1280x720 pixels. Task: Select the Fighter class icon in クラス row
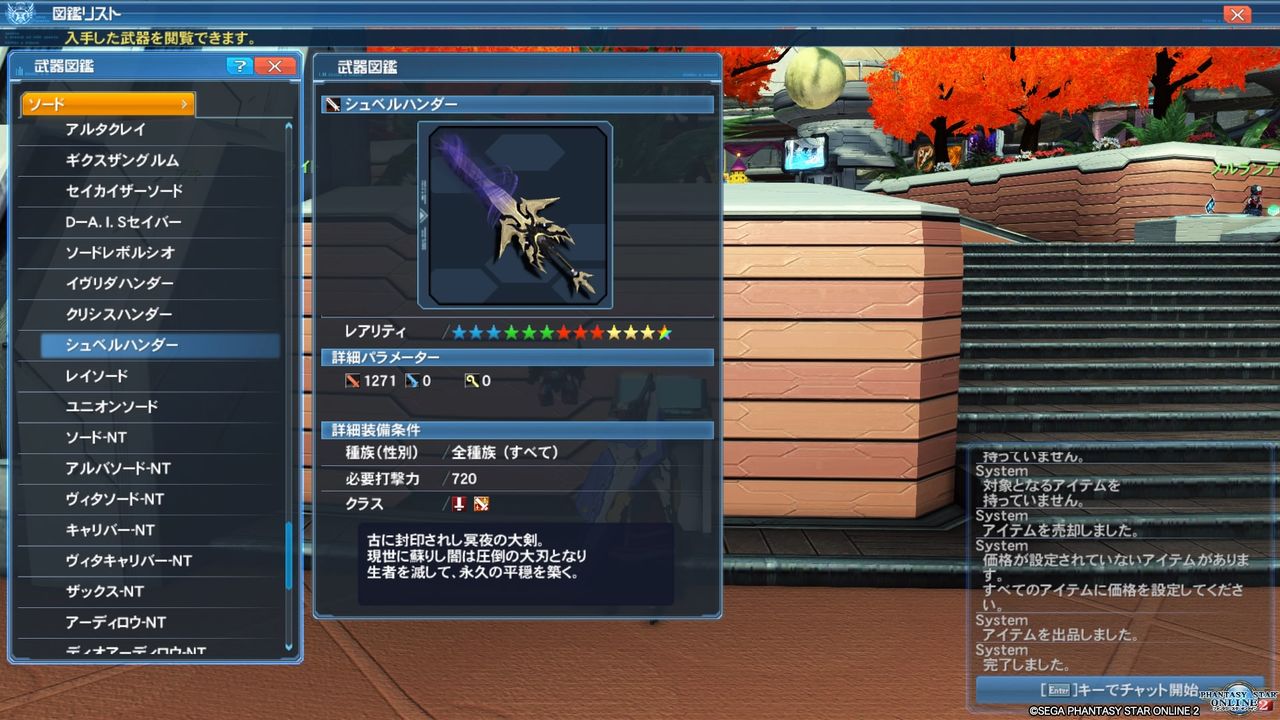pos(479,504)
